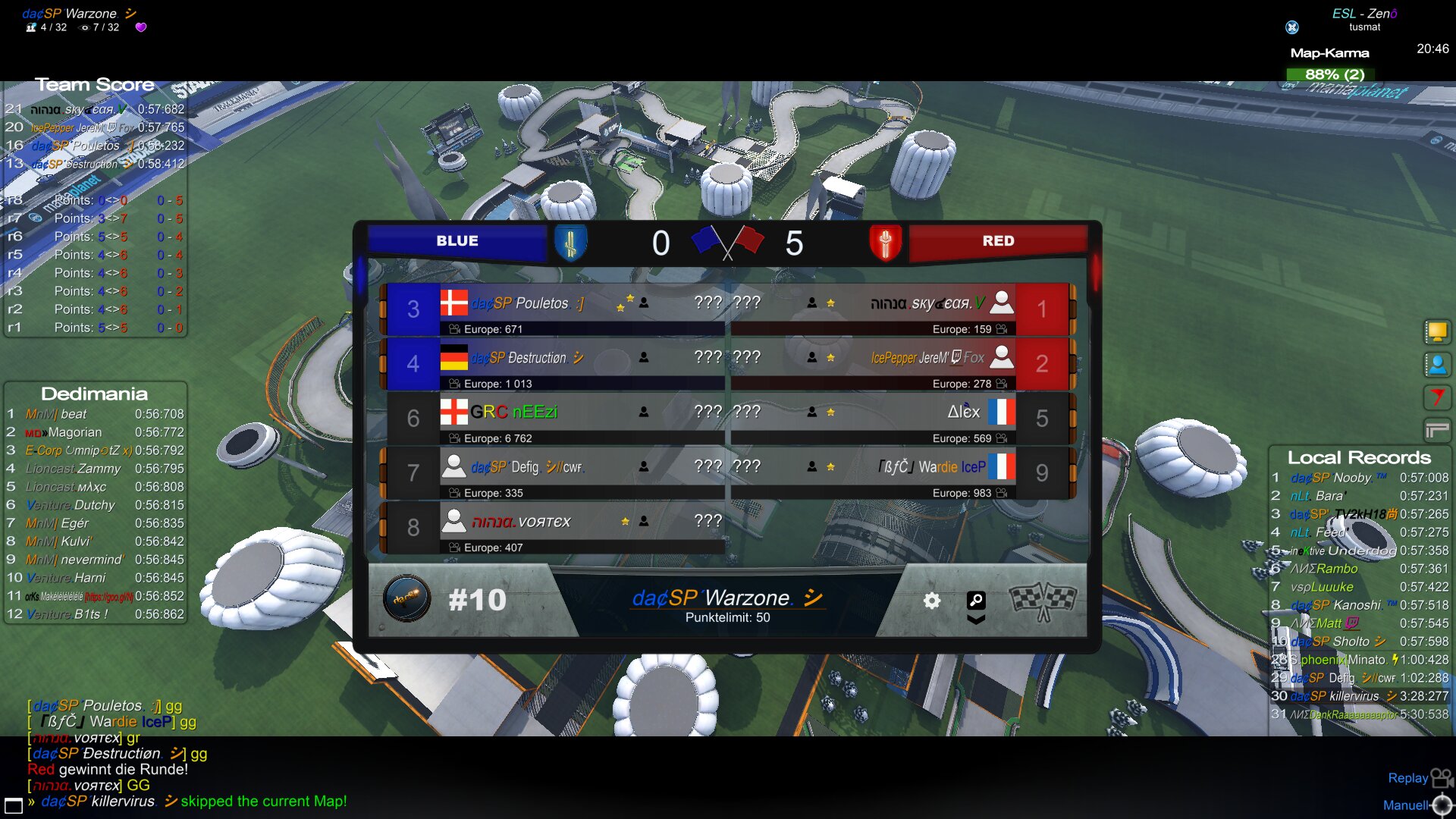Open the blue player profile sidebar icon

click(1436, 365)
